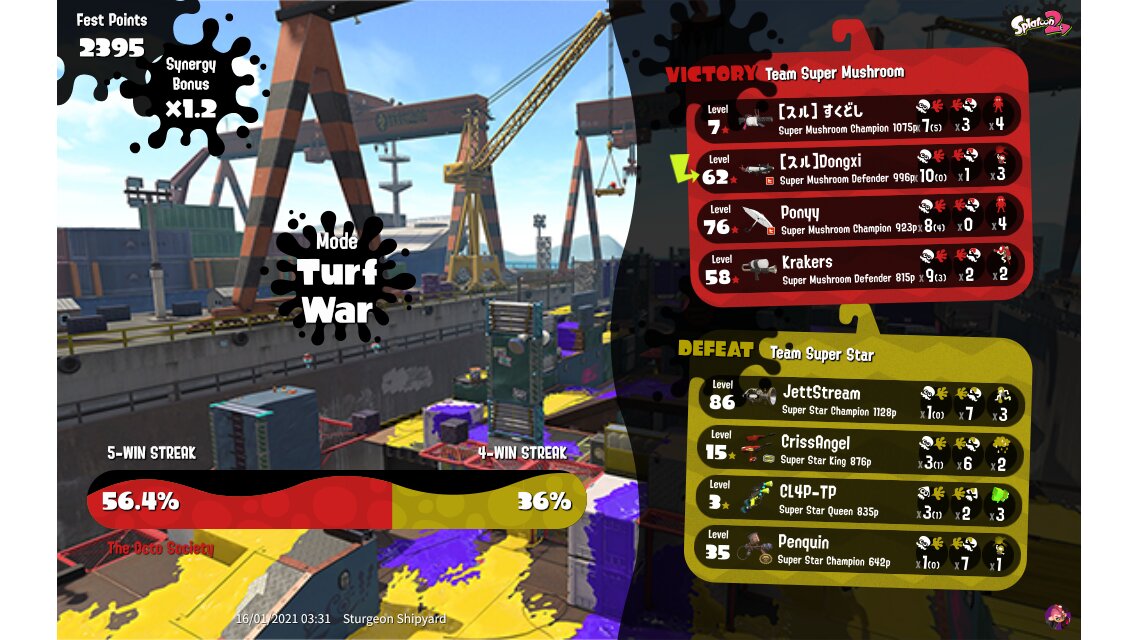Click the pink-haired character avatar icon
This screenshot has width=1138, height=640.
click(x=1056, y=614)
